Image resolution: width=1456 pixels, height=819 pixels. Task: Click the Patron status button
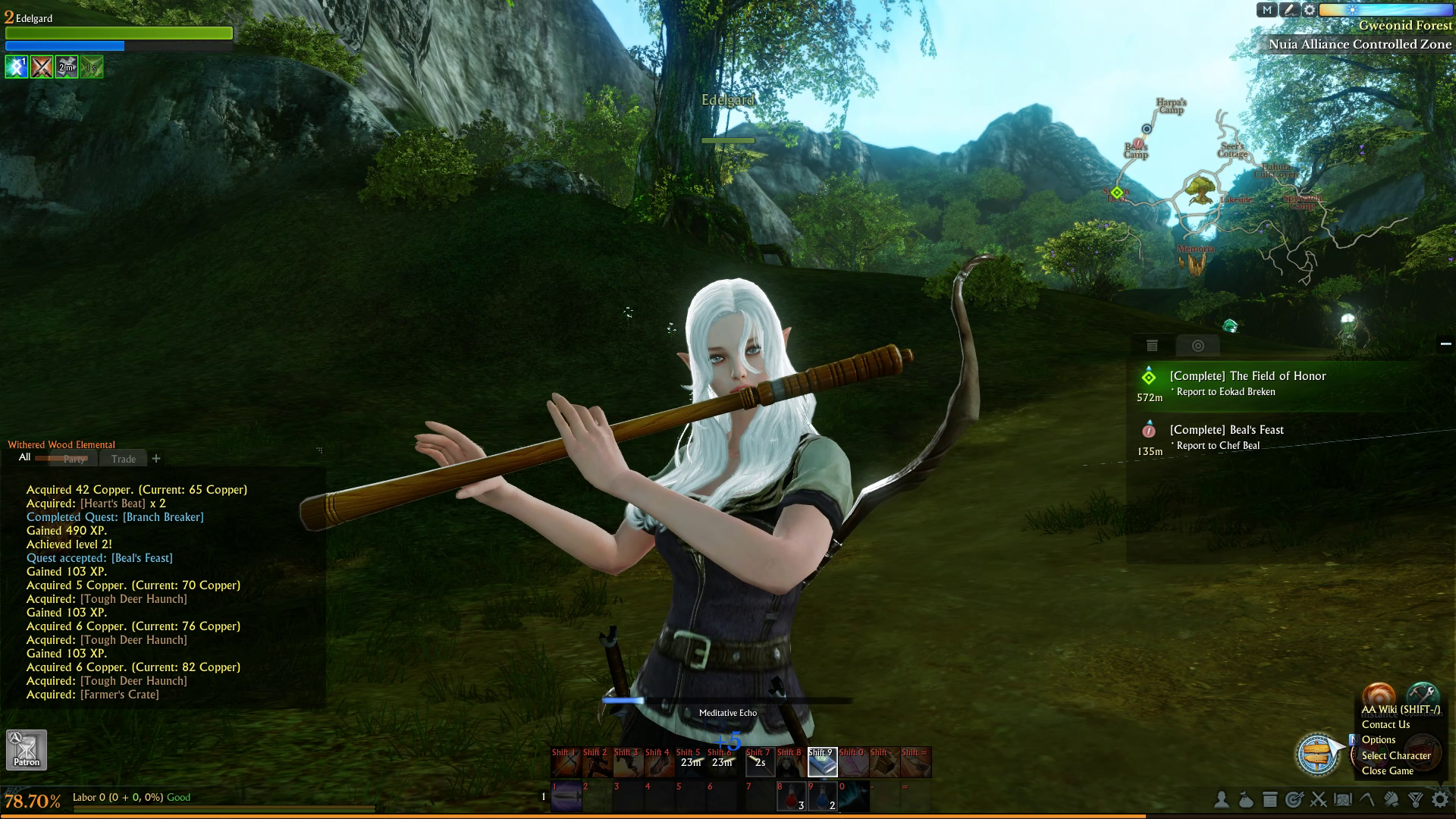(27, 749)
